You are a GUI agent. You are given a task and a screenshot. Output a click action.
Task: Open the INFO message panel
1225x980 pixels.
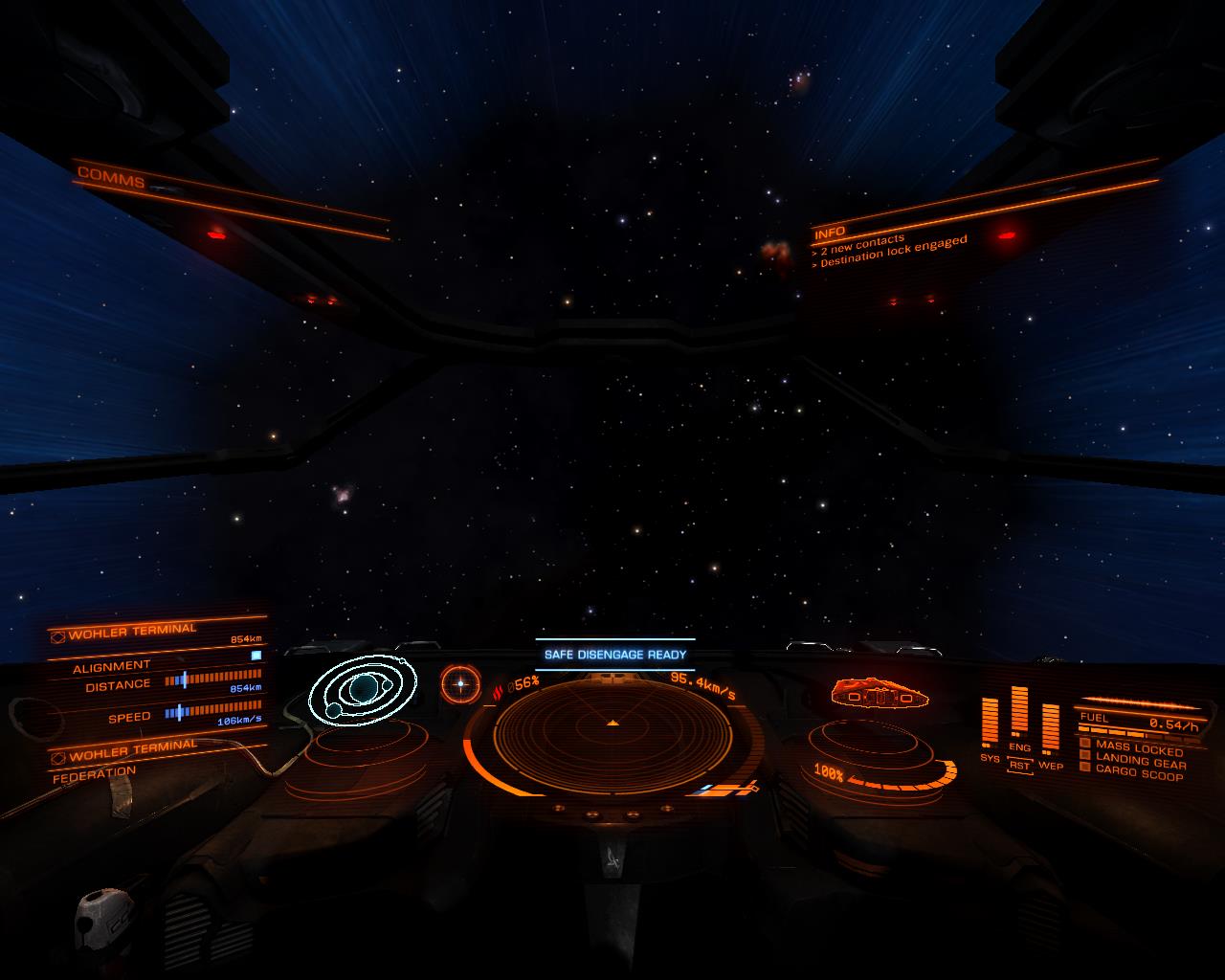[x=830, y=233]
